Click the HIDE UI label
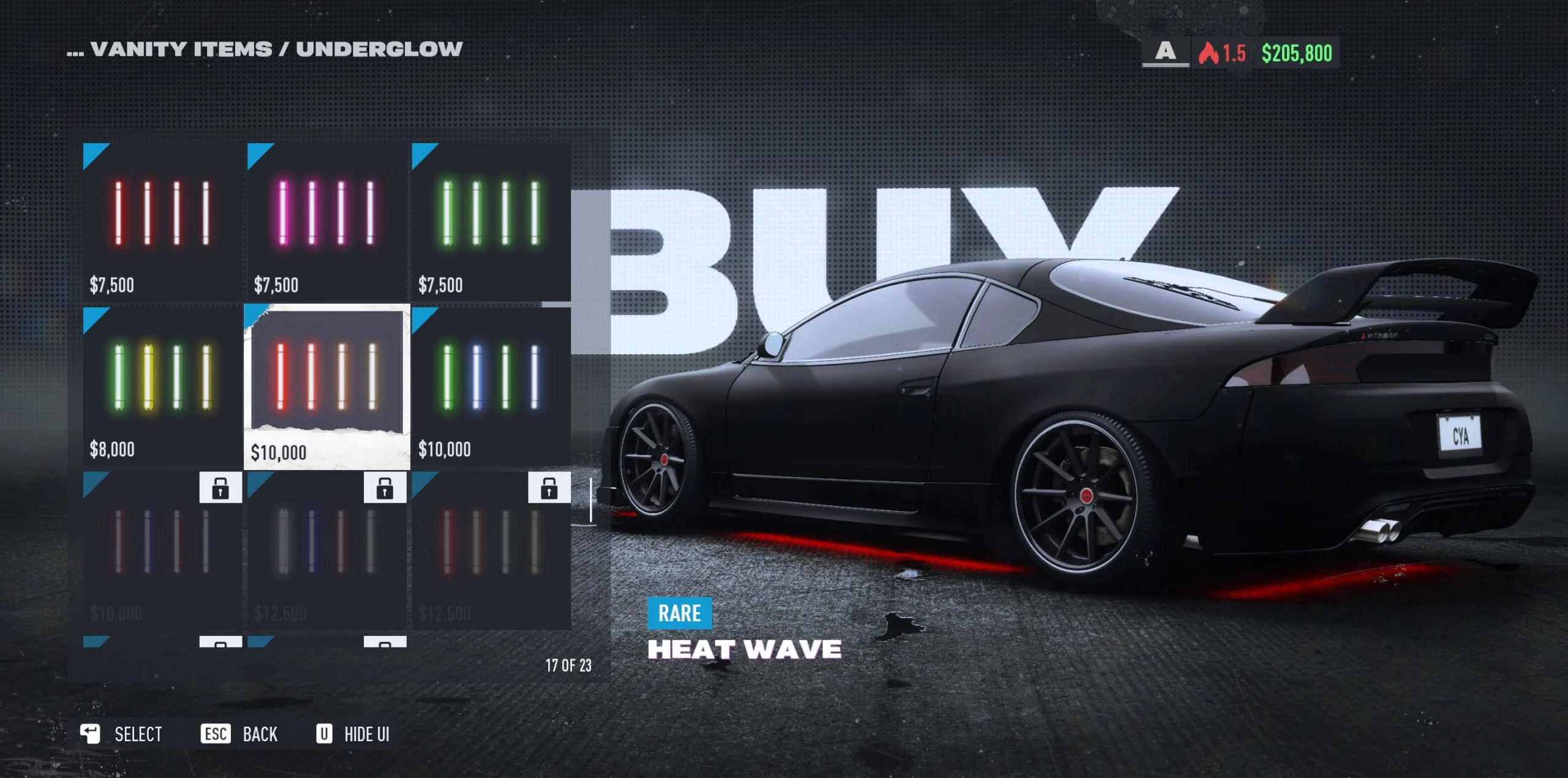 [366, 733]
